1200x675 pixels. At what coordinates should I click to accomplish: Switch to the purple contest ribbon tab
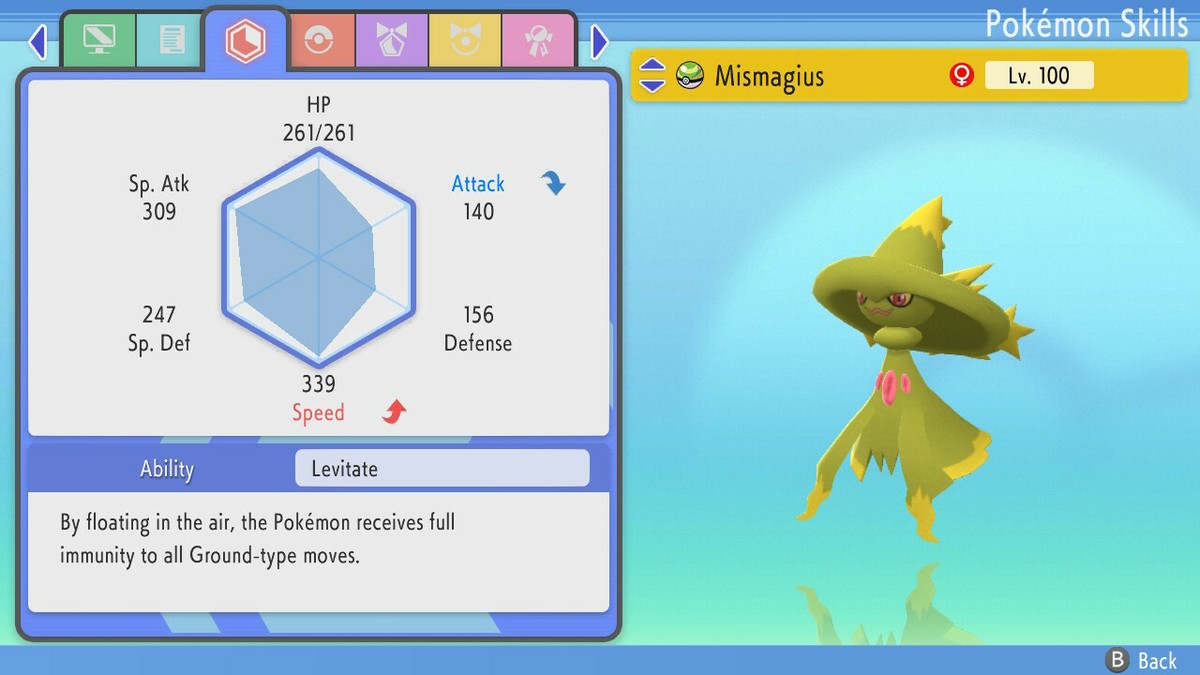[x=391, y=41]
